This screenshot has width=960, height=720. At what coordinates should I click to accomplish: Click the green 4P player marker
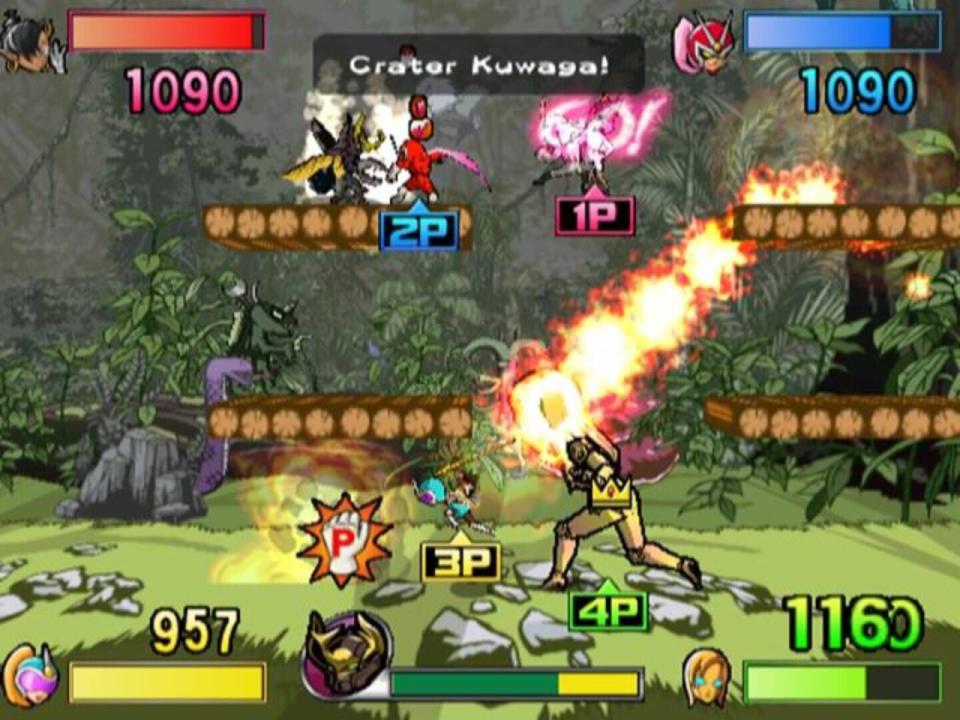tap(608, 608)
